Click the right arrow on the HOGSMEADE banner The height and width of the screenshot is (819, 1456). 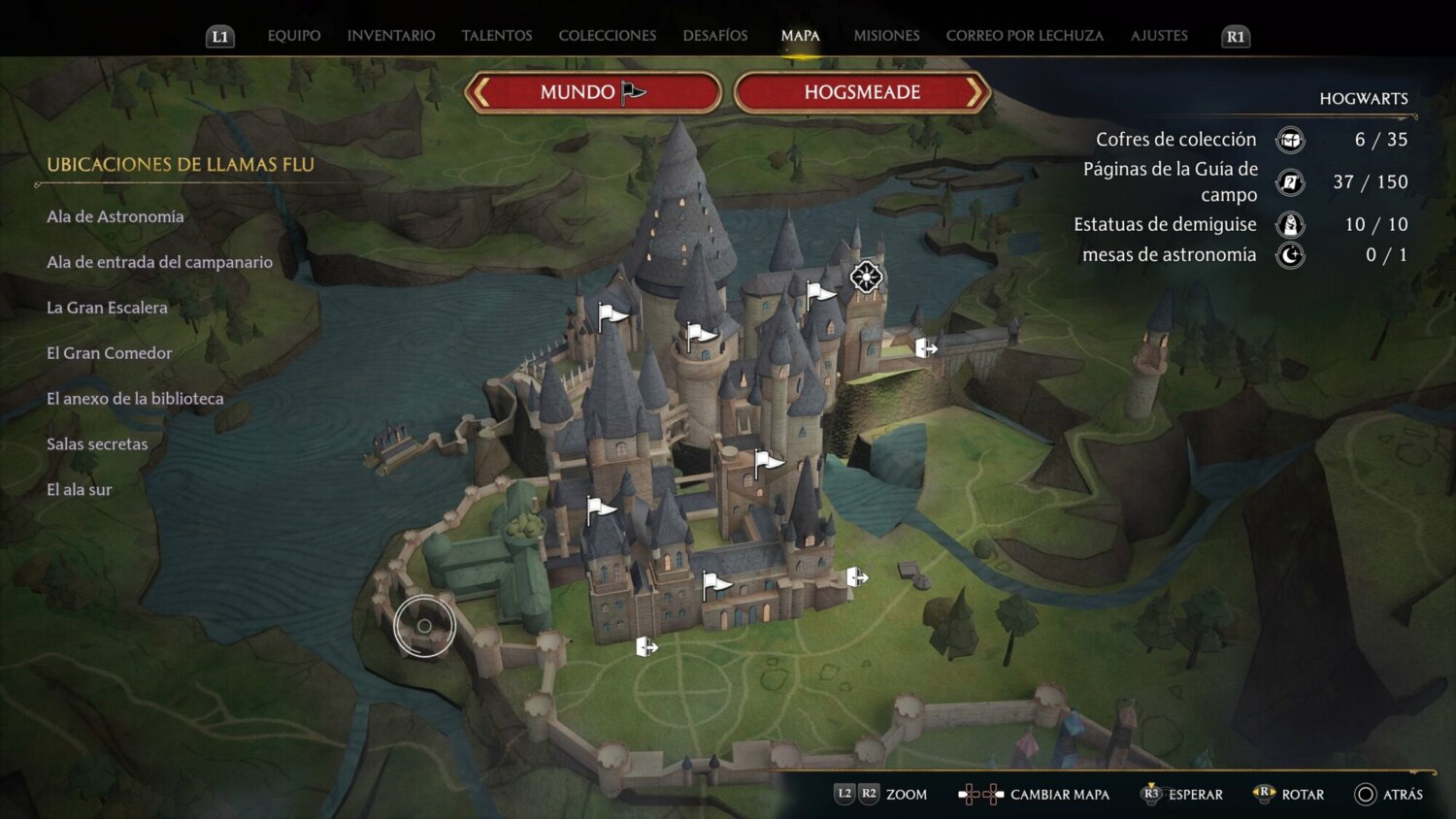pyautogui.click(x=976, y=92)
